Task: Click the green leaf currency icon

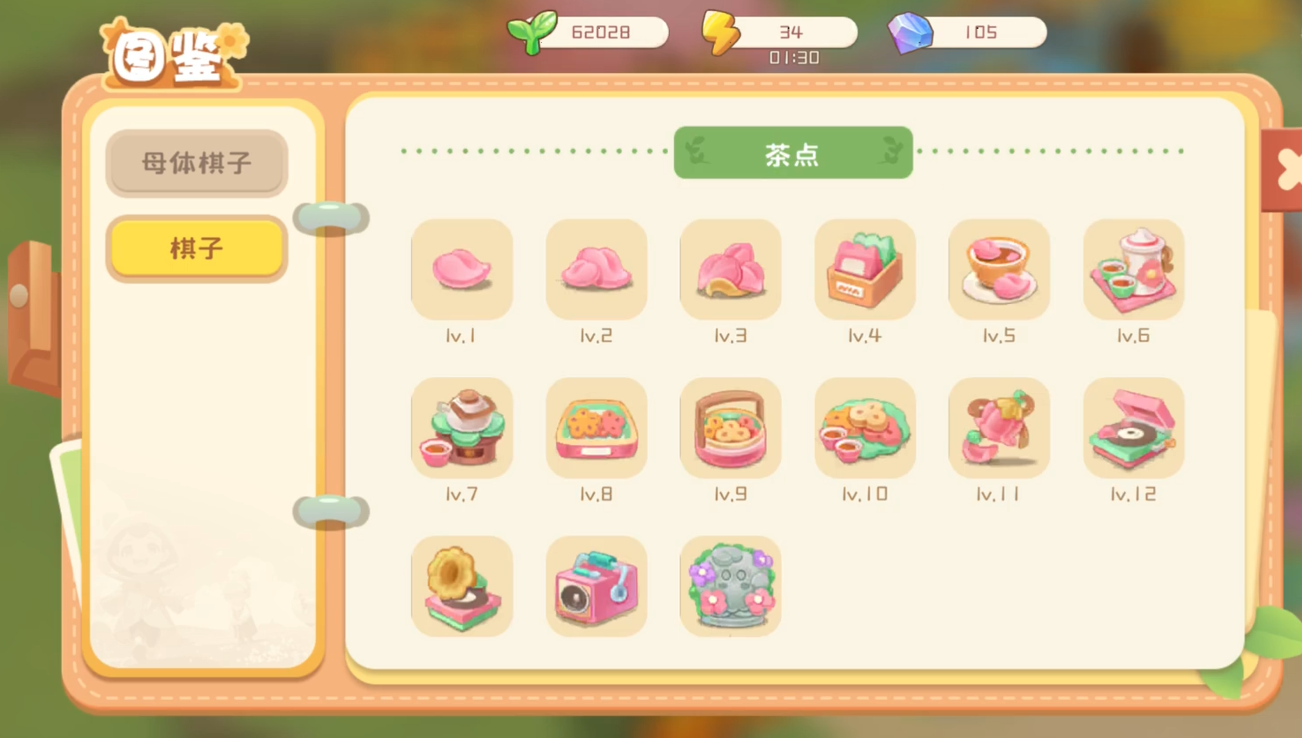Action: tap(531, 31)
